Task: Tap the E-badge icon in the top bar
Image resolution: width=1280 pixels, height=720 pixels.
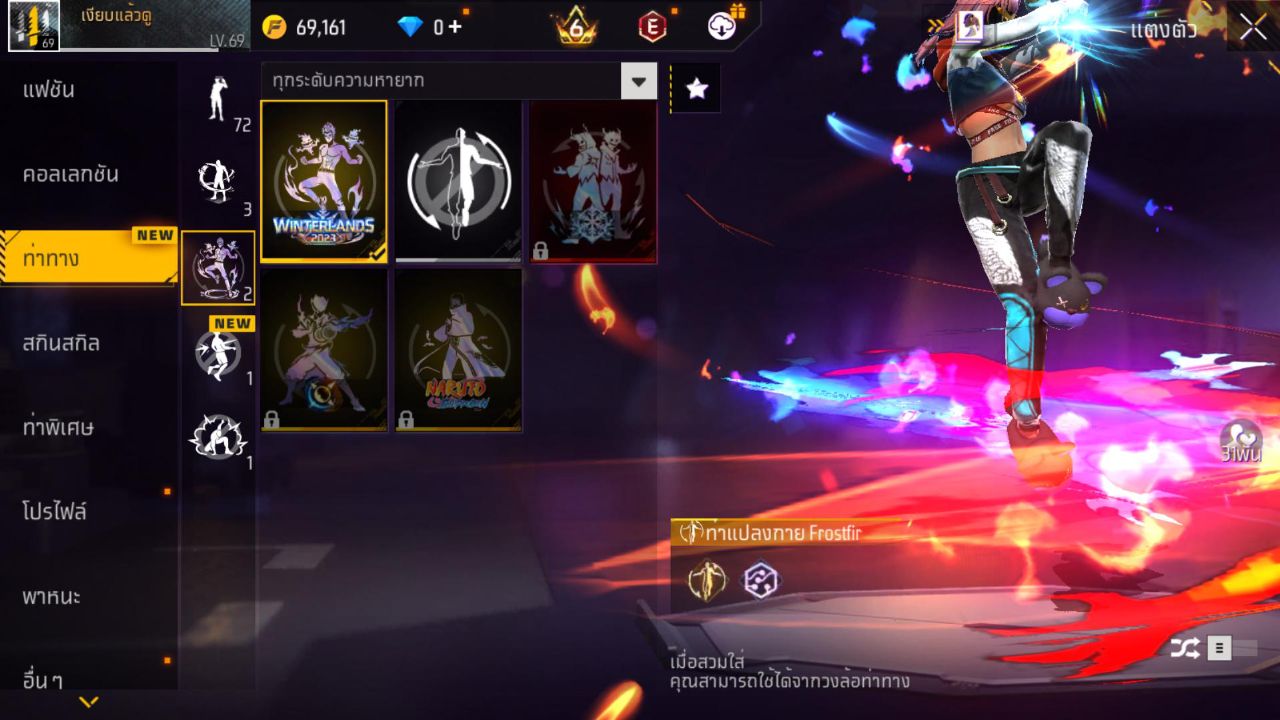Action: tap(652, 27)
